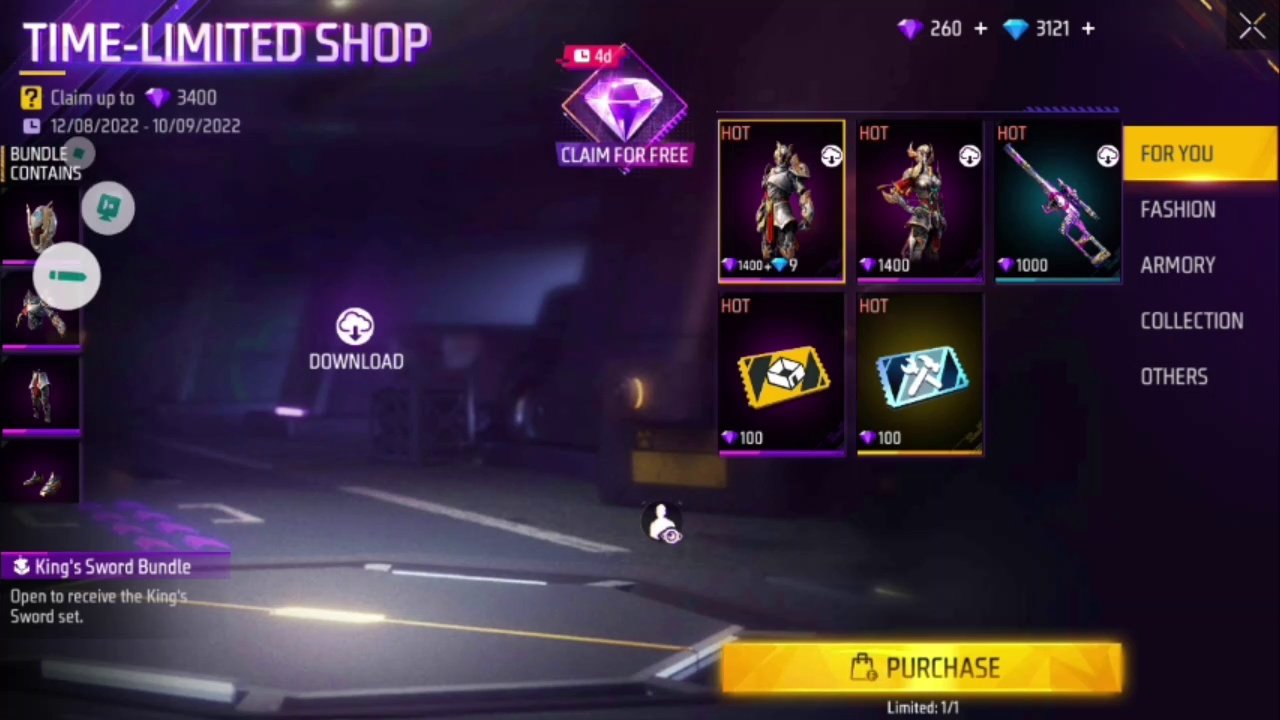Download the bundle preview
The image size is (1280, 720).
pos(356,340)
